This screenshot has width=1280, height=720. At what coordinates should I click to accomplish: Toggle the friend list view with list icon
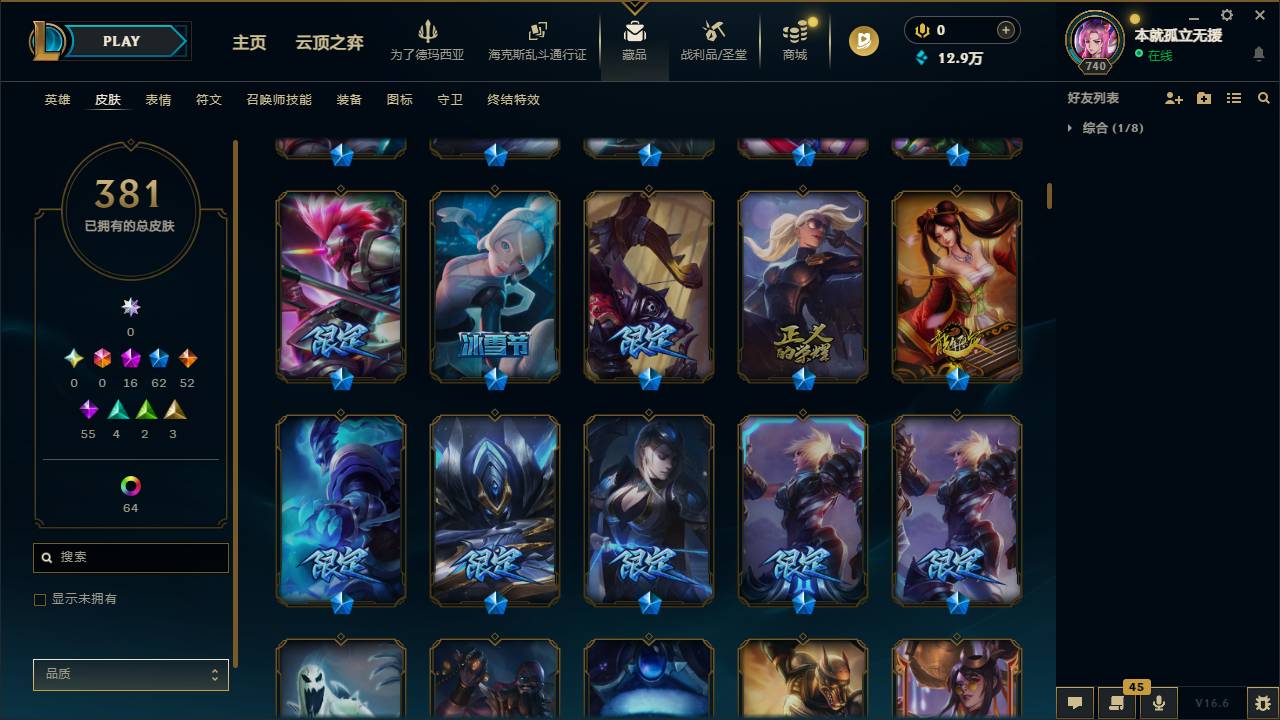click(x=1233, y=97)
